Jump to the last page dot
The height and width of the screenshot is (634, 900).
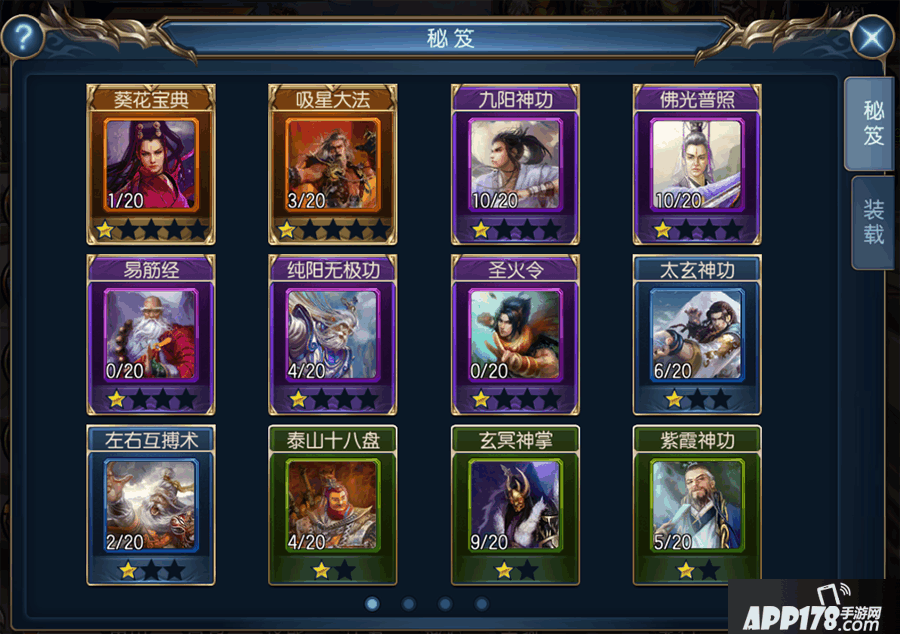point(481,604)
